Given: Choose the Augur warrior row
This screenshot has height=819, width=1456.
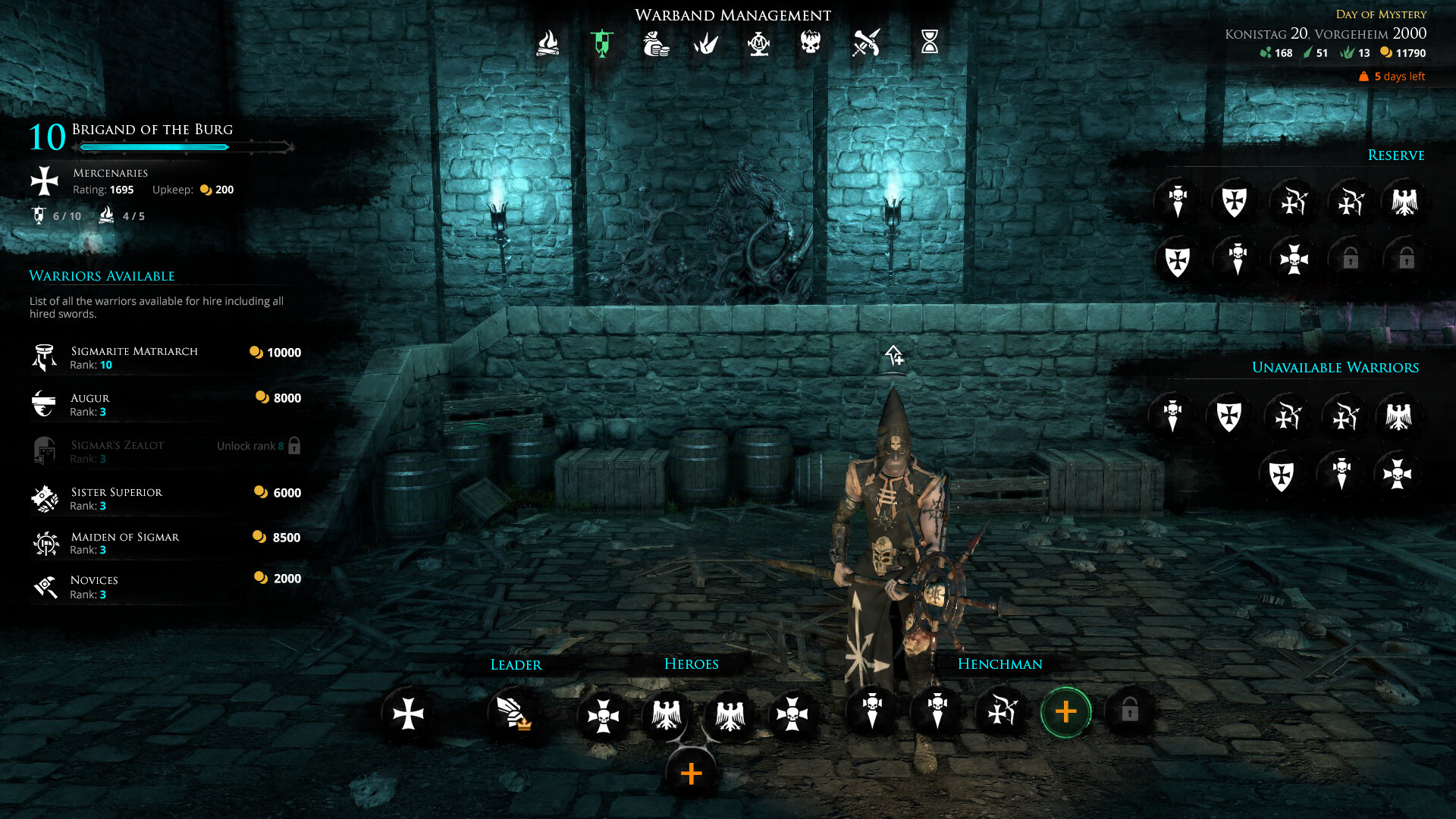Looking at the screenshot, I should 165,404.
